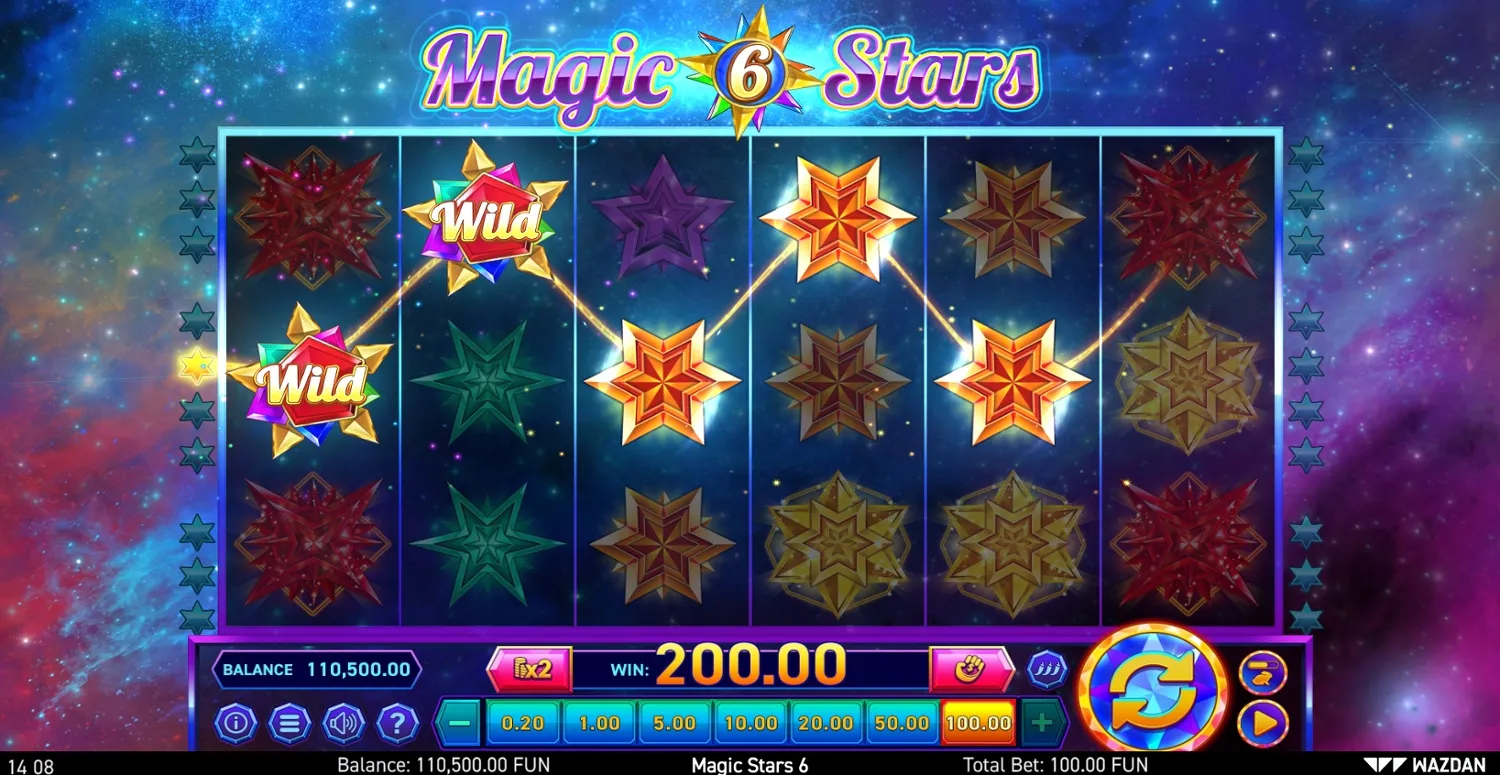Open autoplay settings via rabbit icon

(x=1262, y=672)
